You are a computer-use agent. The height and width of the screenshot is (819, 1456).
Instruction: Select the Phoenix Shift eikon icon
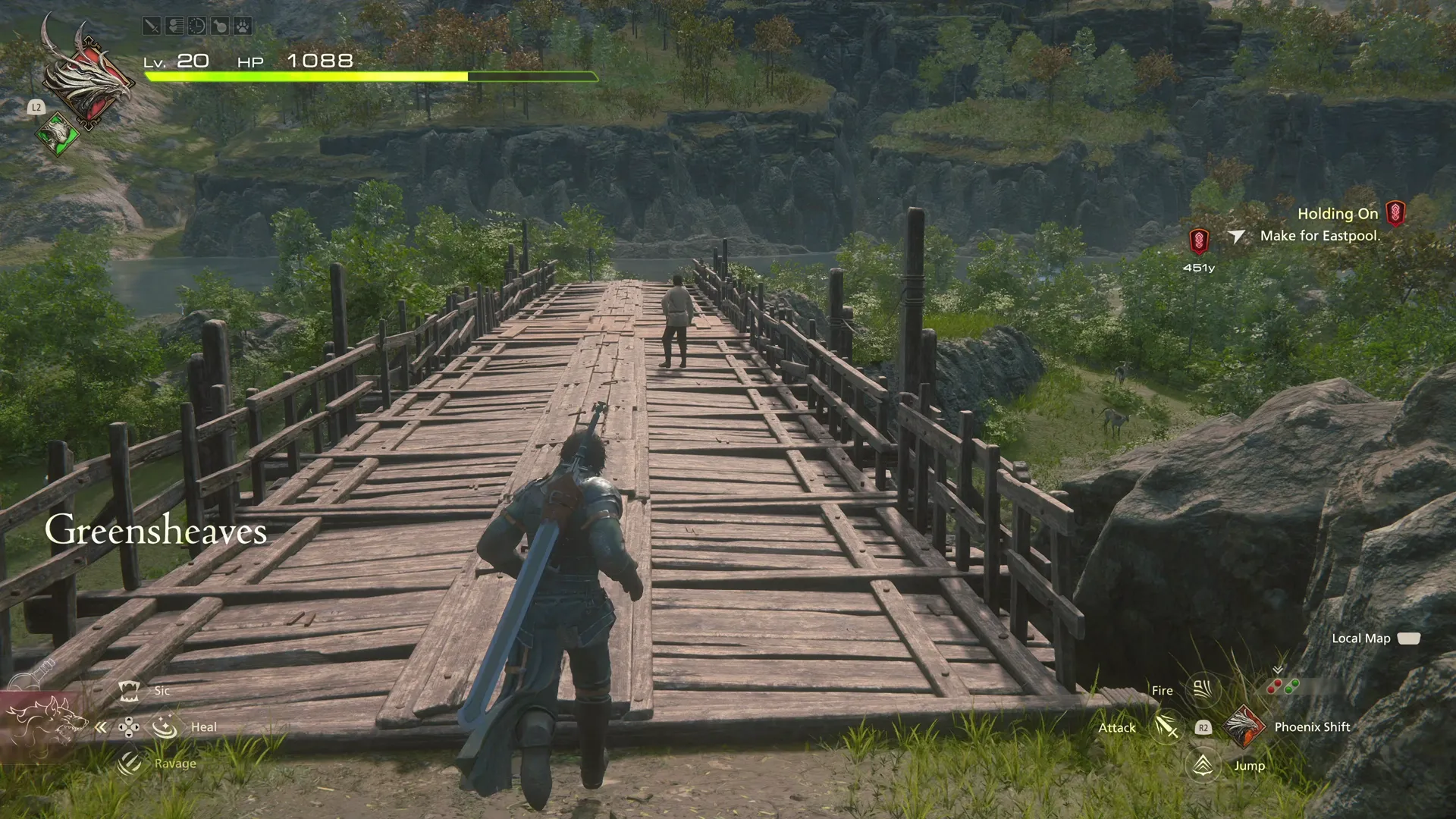click(1244, 728)
